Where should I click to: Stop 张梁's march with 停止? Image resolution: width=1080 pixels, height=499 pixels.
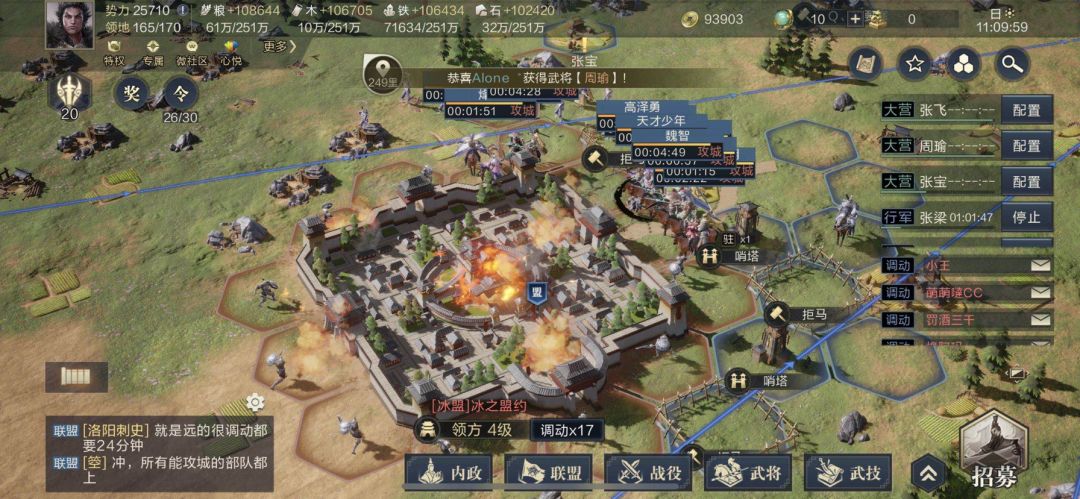tap(1026, 217)
